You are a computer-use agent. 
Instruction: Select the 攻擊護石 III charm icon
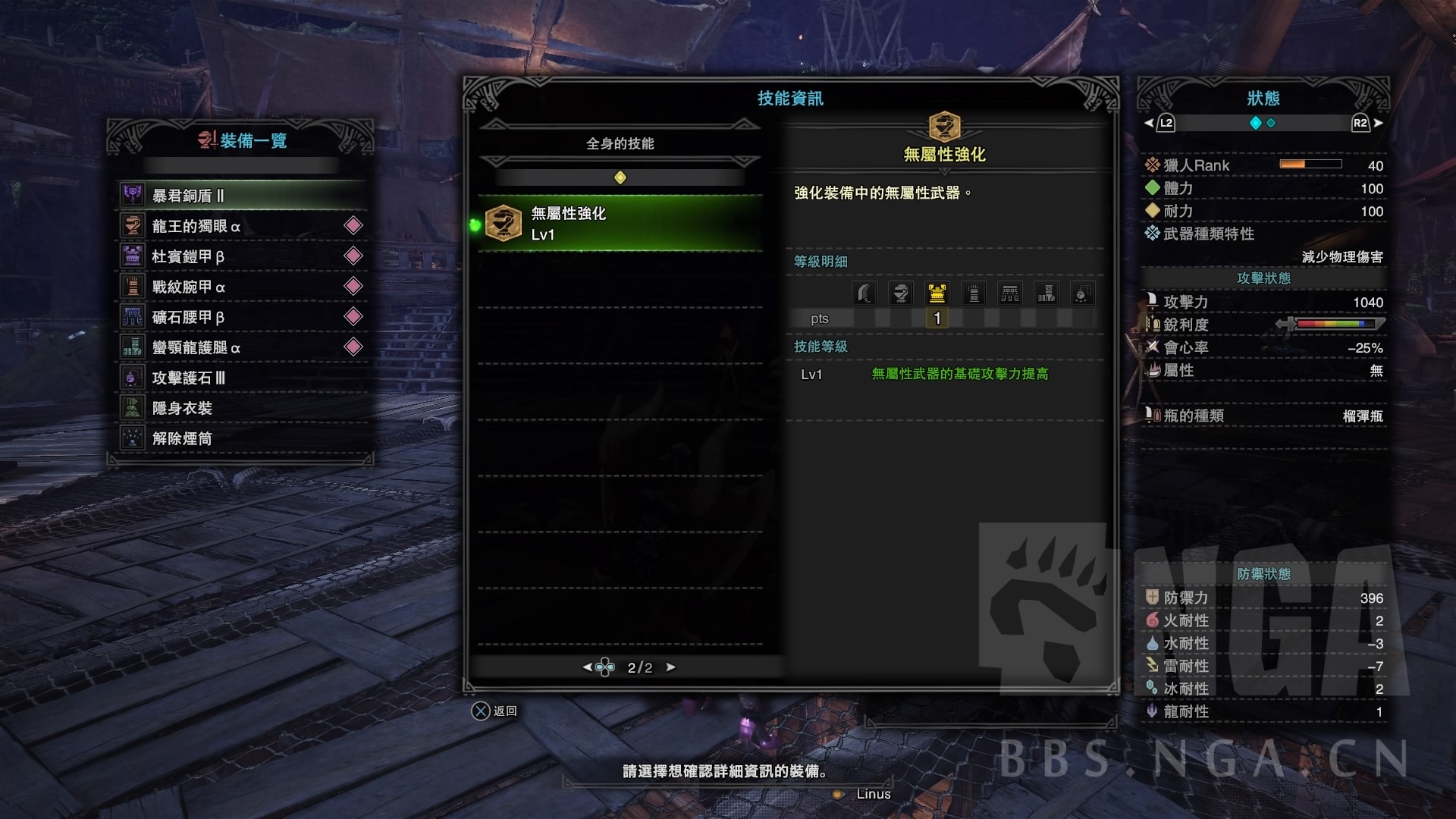pyautogui.click(x=132, y=378)
